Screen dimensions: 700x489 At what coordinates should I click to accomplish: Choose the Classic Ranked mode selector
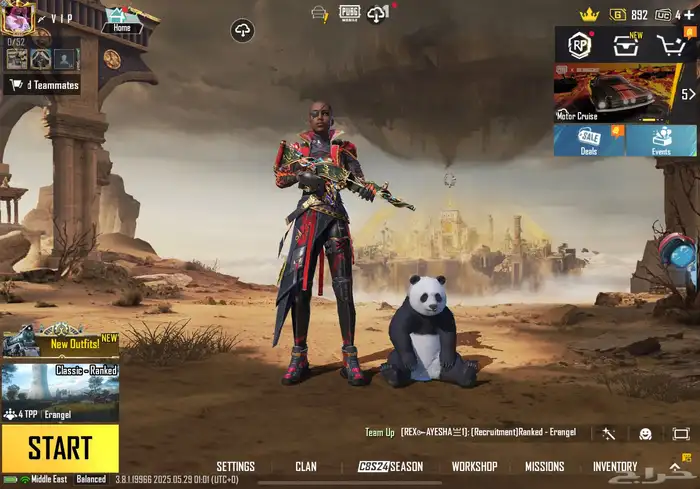(60, 391)
